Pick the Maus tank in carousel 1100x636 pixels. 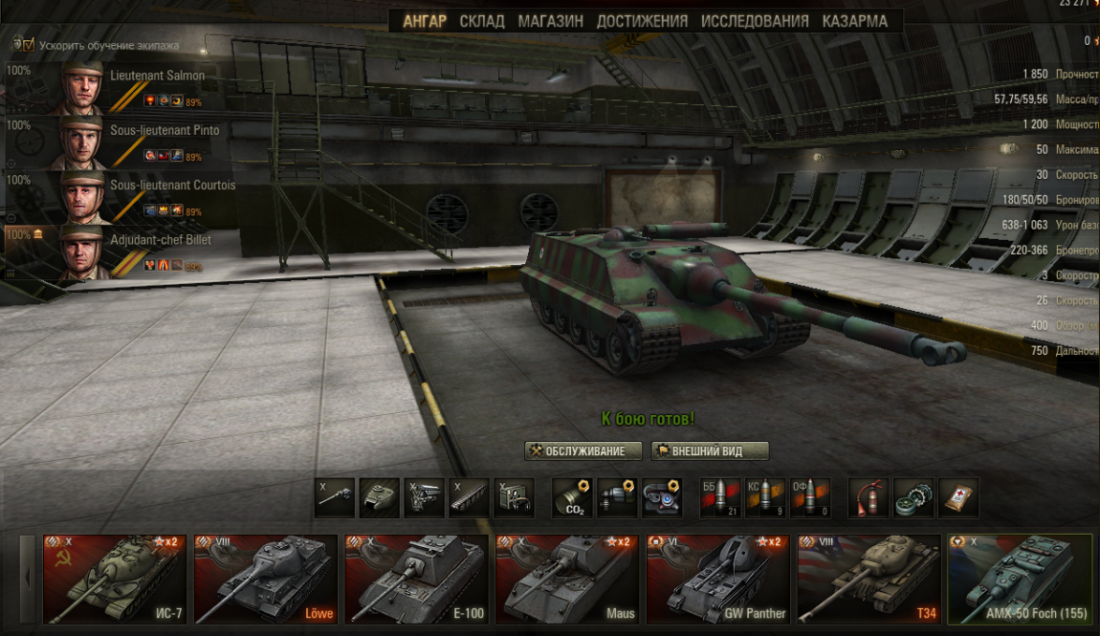pos(567,579)
